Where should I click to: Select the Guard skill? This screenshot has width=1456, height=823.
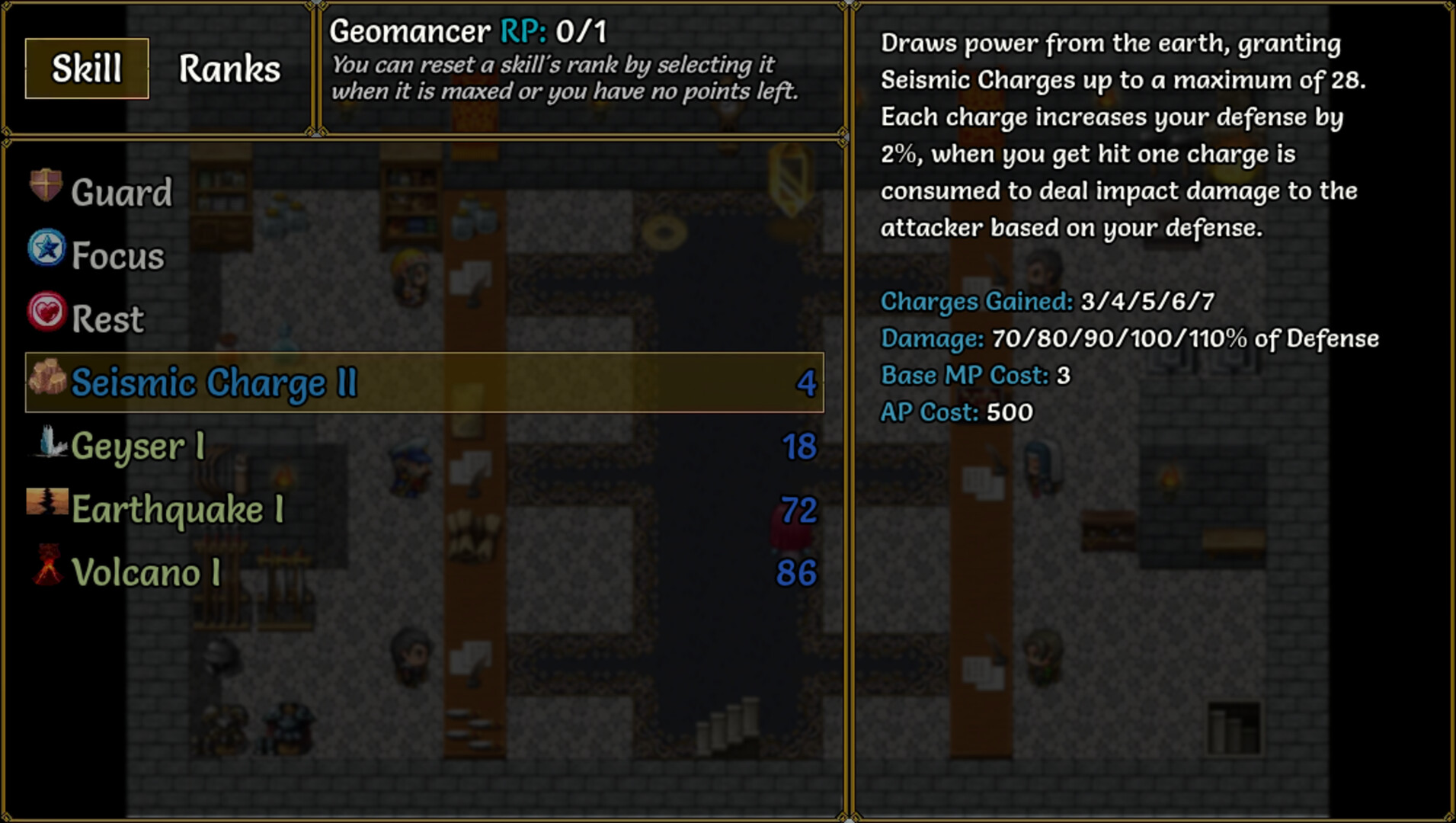click(x=121, y=192)
